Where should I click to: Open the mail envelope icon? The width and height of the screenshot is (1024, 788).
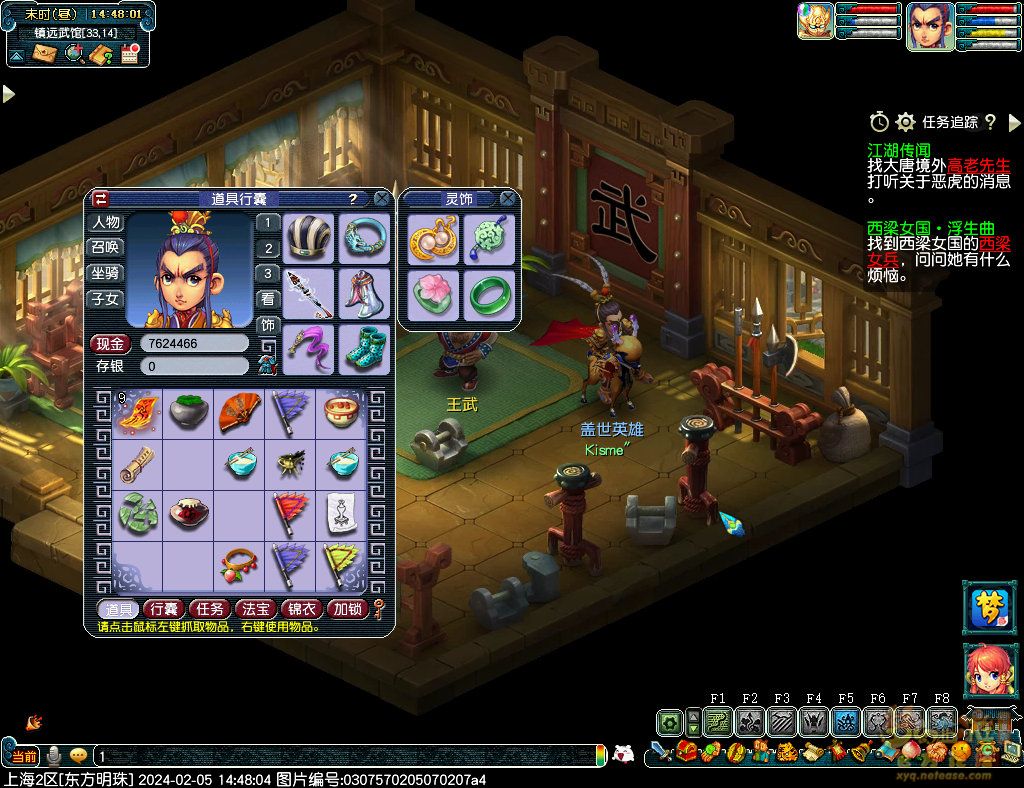pos(46,54)
